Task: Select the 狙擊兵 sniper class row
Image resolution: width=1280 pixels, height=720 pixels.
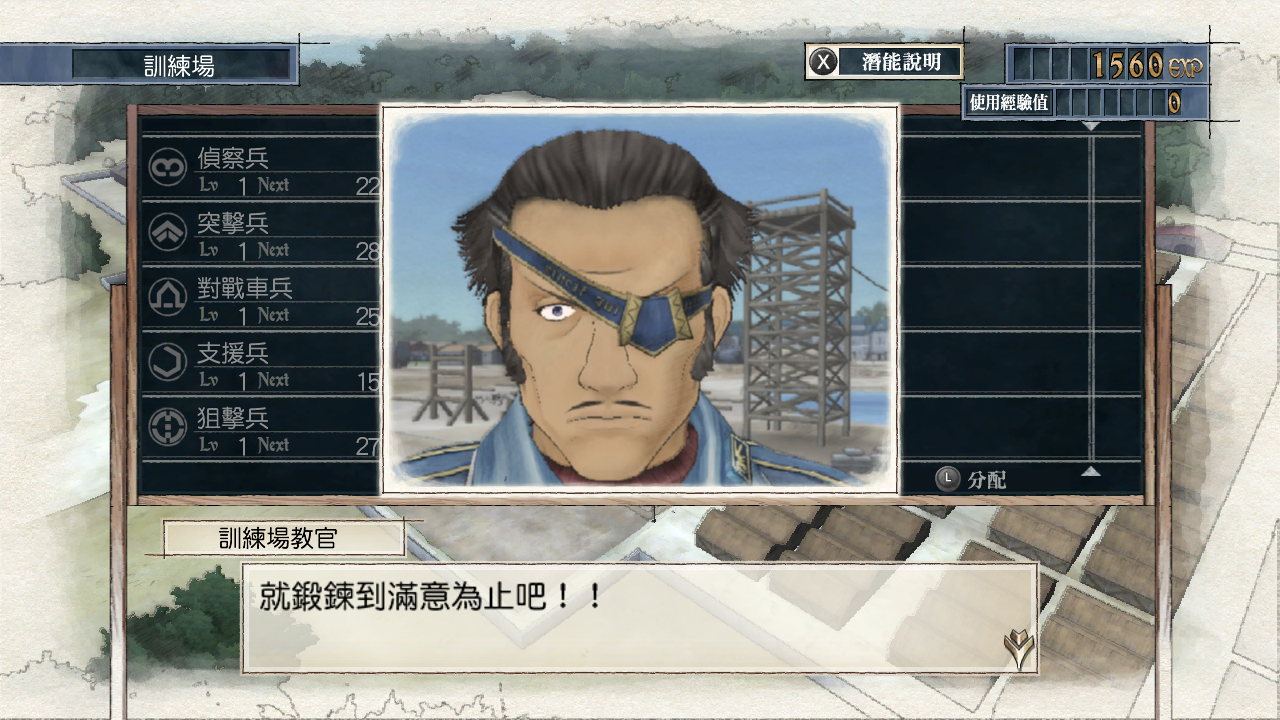Action: click(262, 428)
